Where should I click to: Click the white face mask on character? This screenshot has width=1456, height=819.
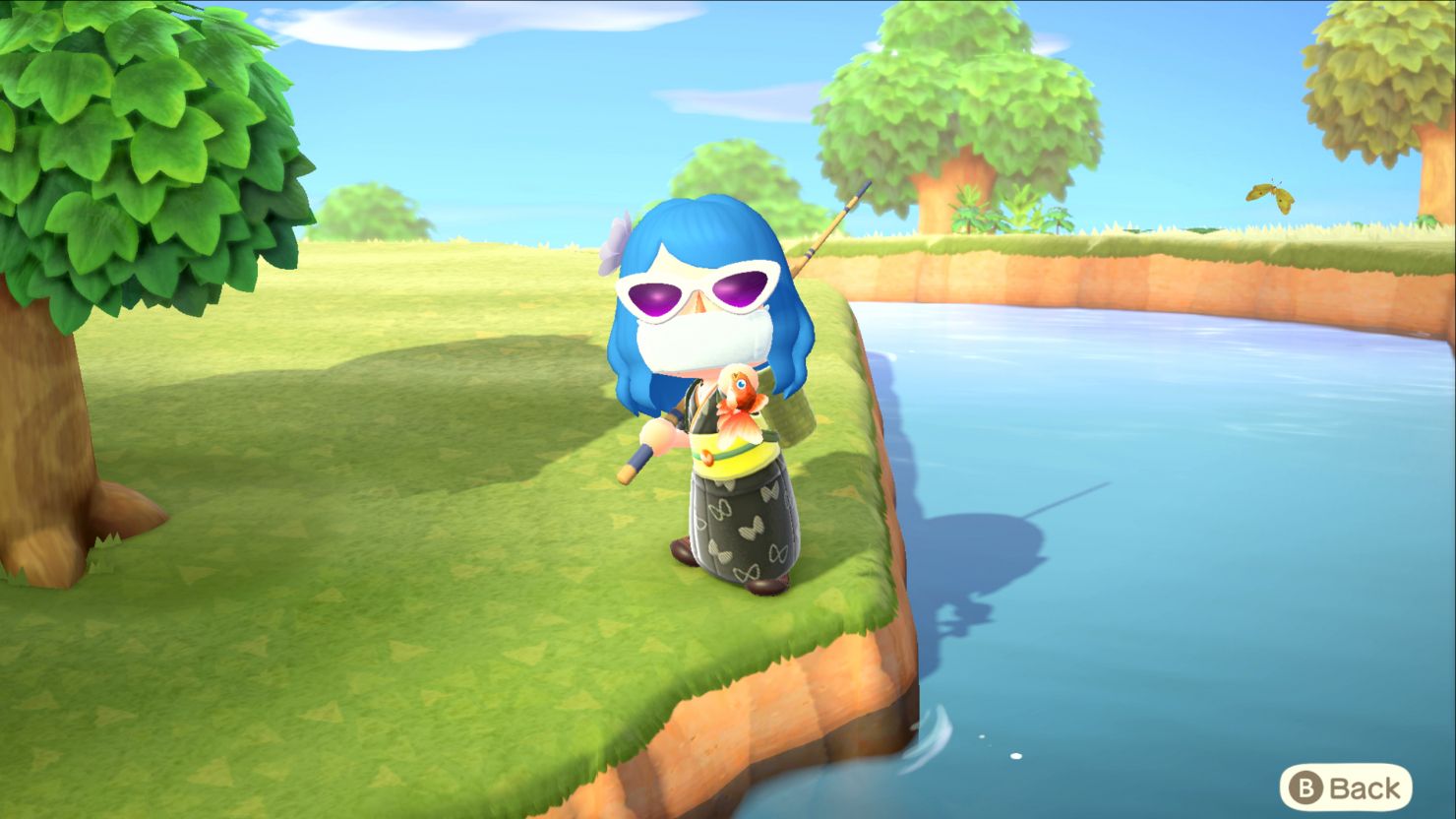click(x=704, y=340)
